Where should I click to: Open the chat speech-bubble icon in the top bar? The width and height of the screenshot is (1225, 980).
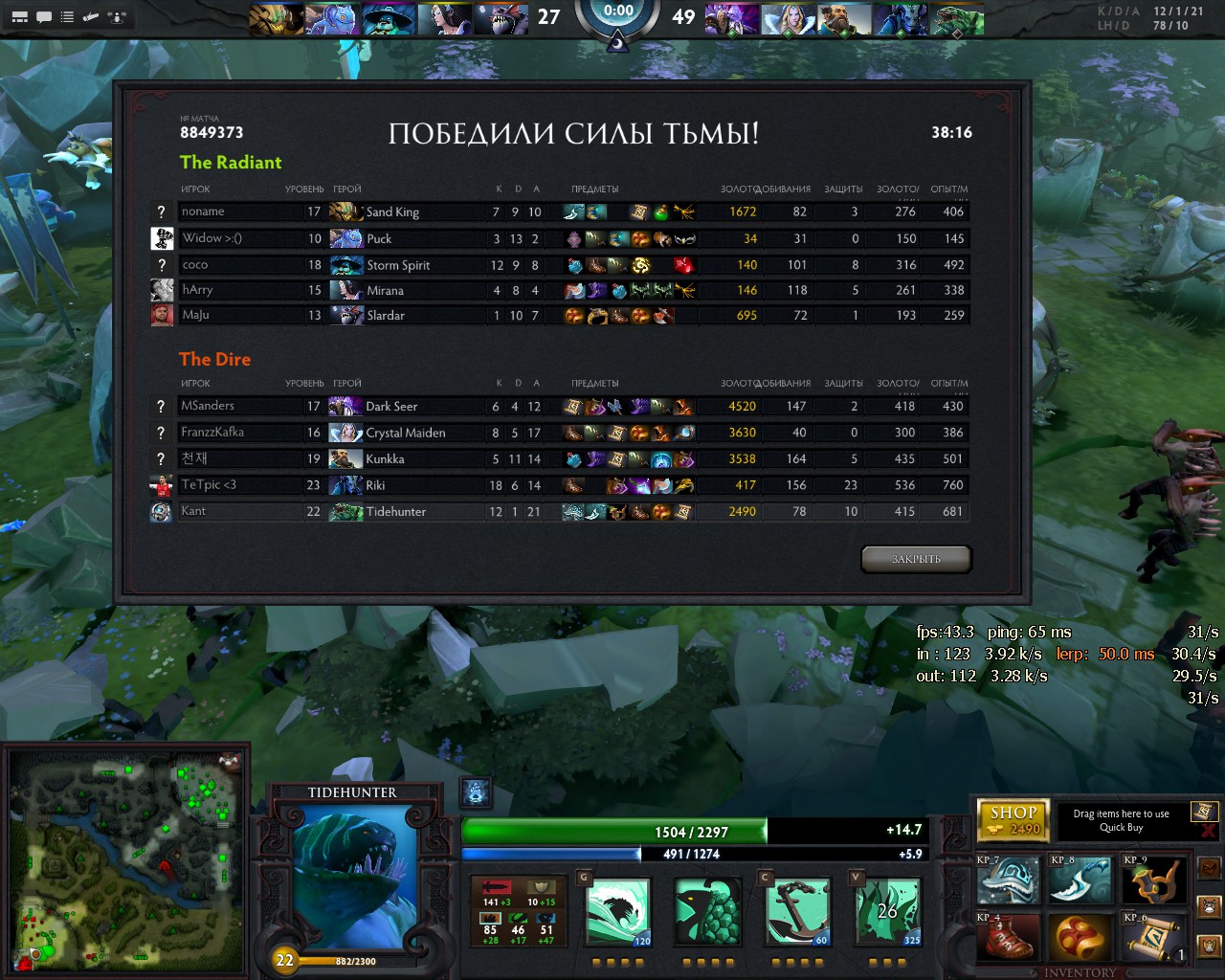pos(44,17)
